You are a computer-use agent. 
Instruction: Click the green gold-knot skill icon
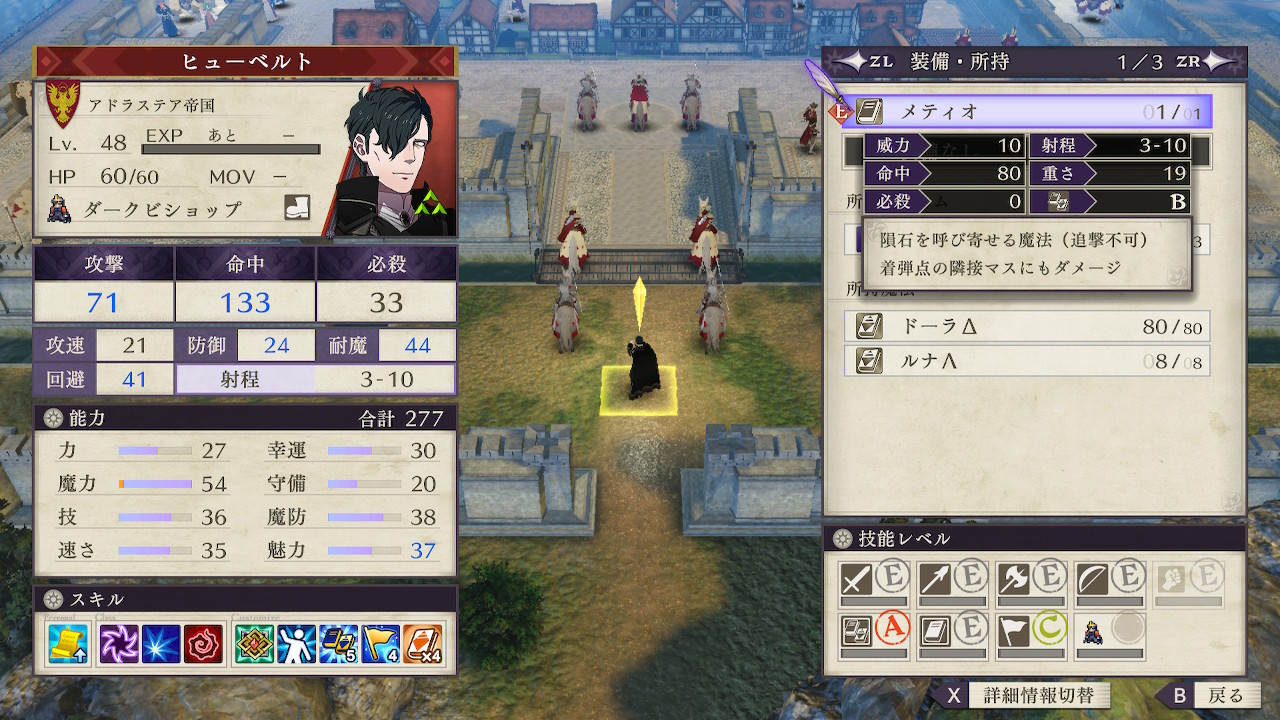pyautogui.click(x=254, y=644)
